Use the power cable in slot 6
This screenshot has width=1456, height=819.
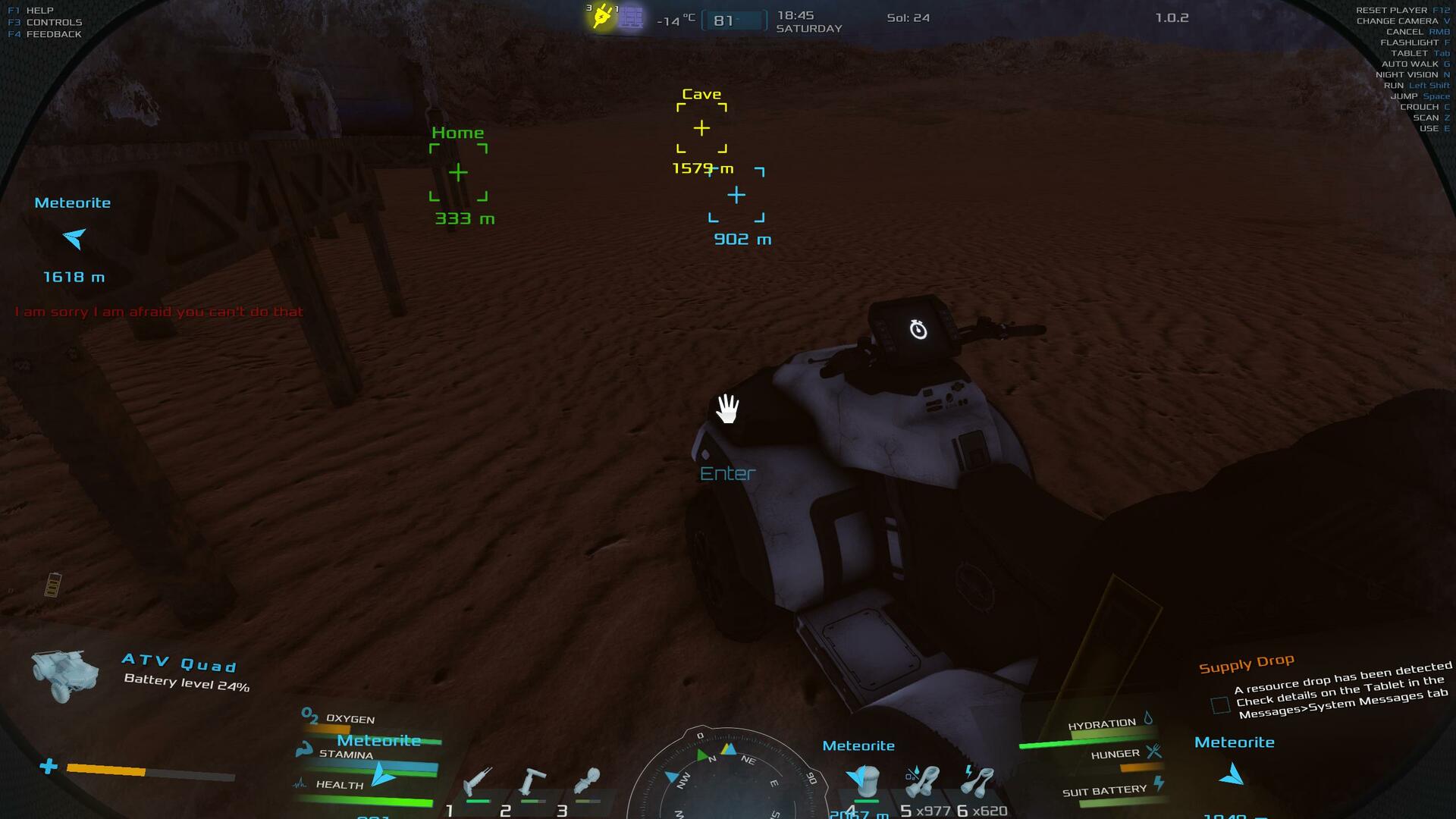coord(977,781)
